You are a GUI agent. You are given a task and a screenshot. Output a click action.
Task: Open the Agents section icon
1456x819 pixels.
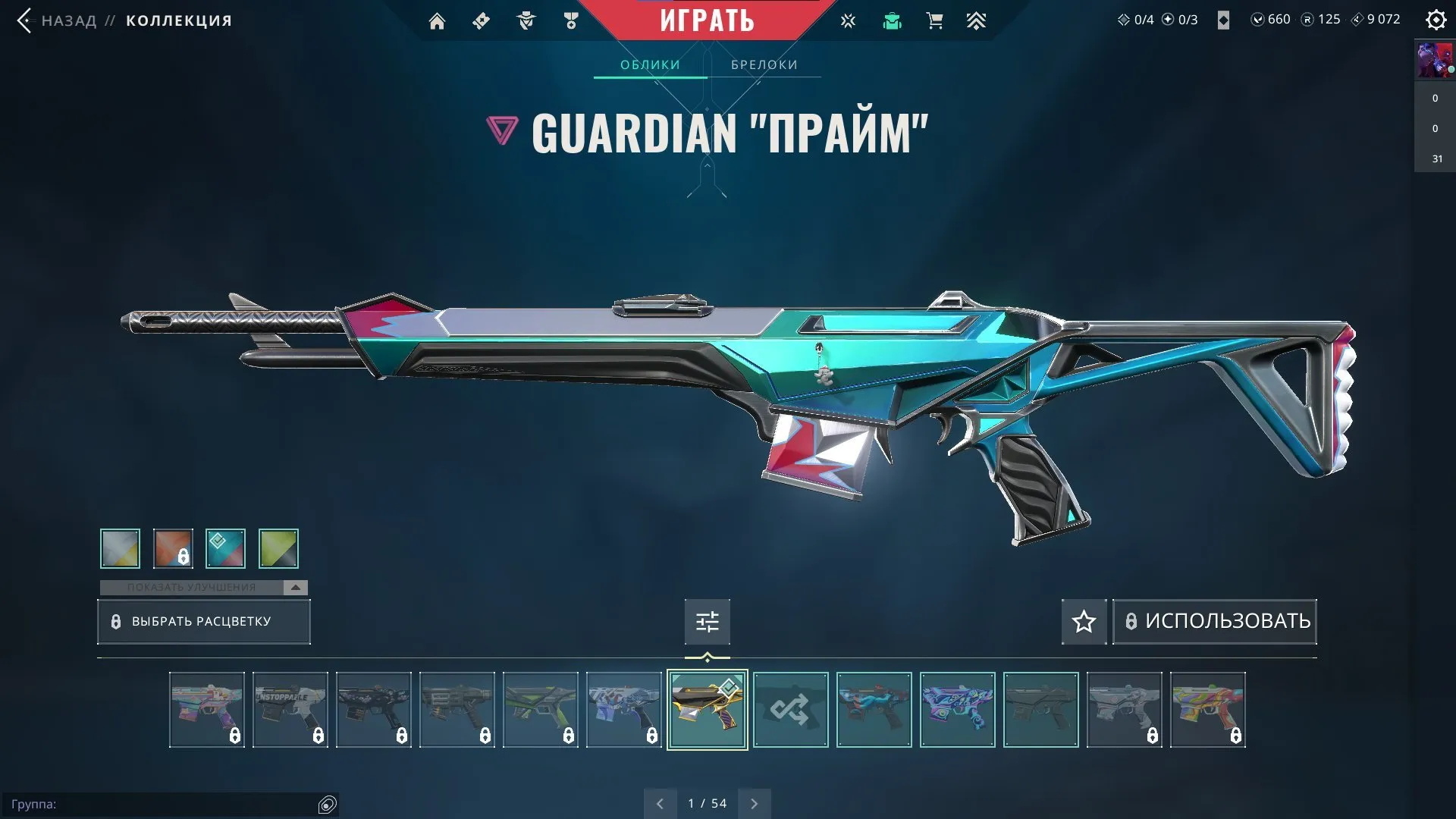(526, 21)
